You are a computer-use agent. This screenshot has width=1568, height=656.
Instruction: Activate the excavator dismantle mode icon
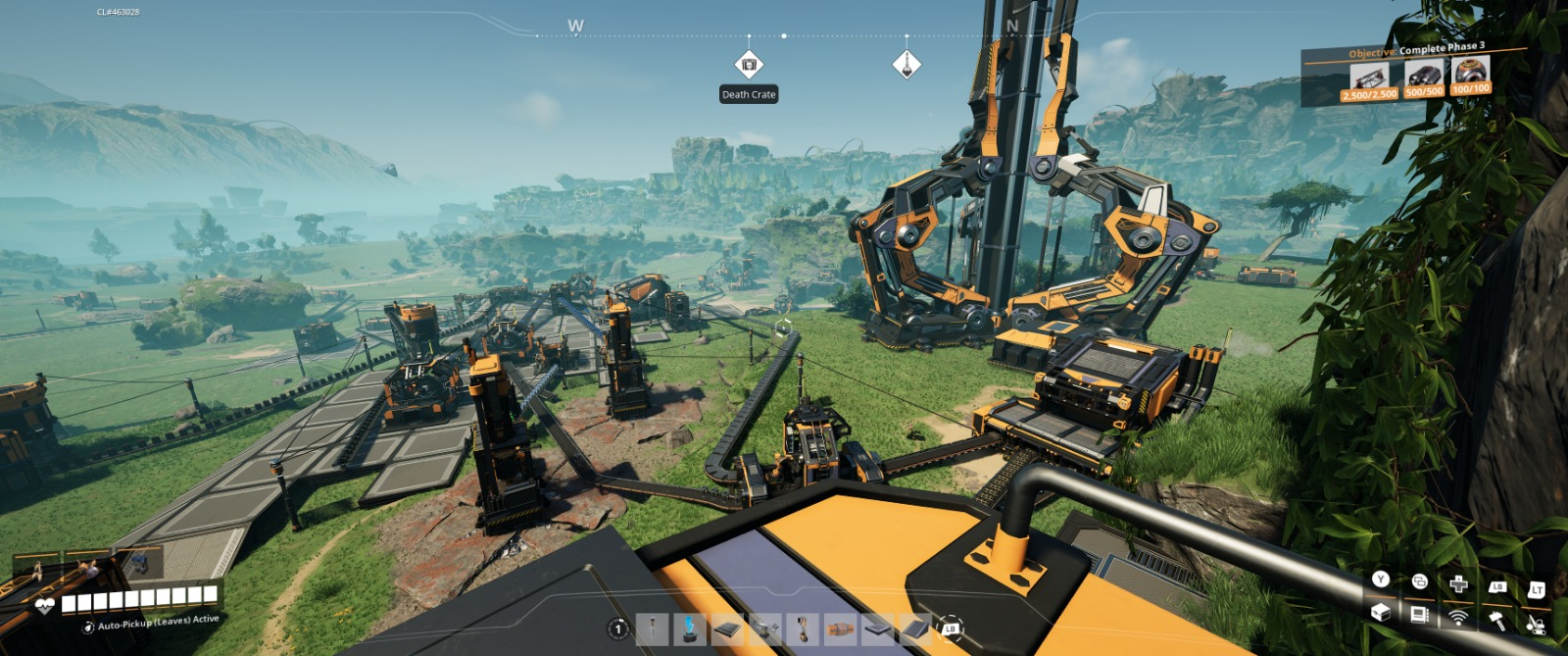click(1536, 623)
